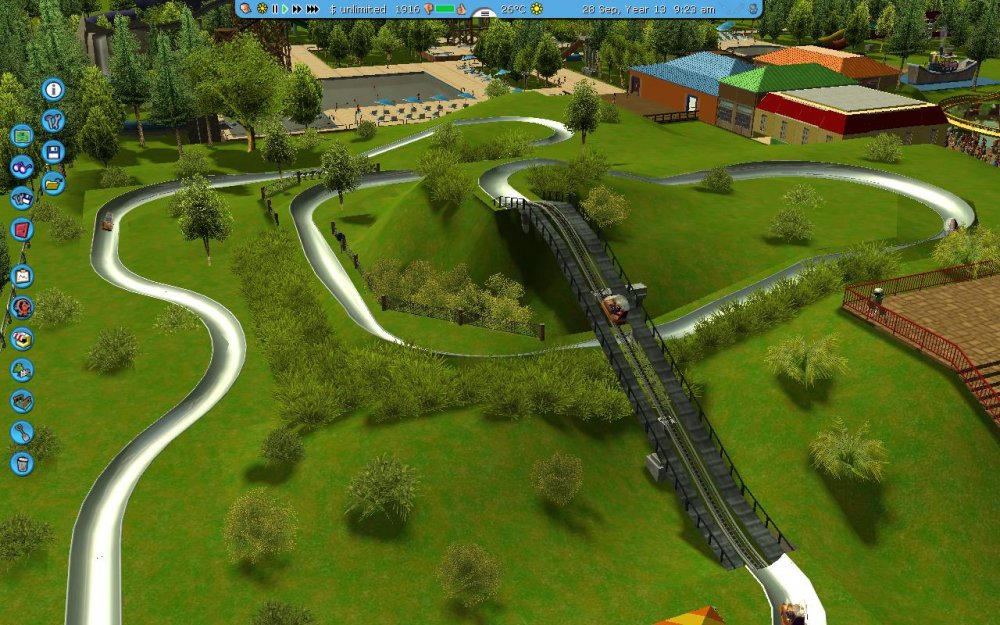The height and width of the screenshot is (625, 1000).
Task: Open the shops and stalls icon
Action: (21, 338)
